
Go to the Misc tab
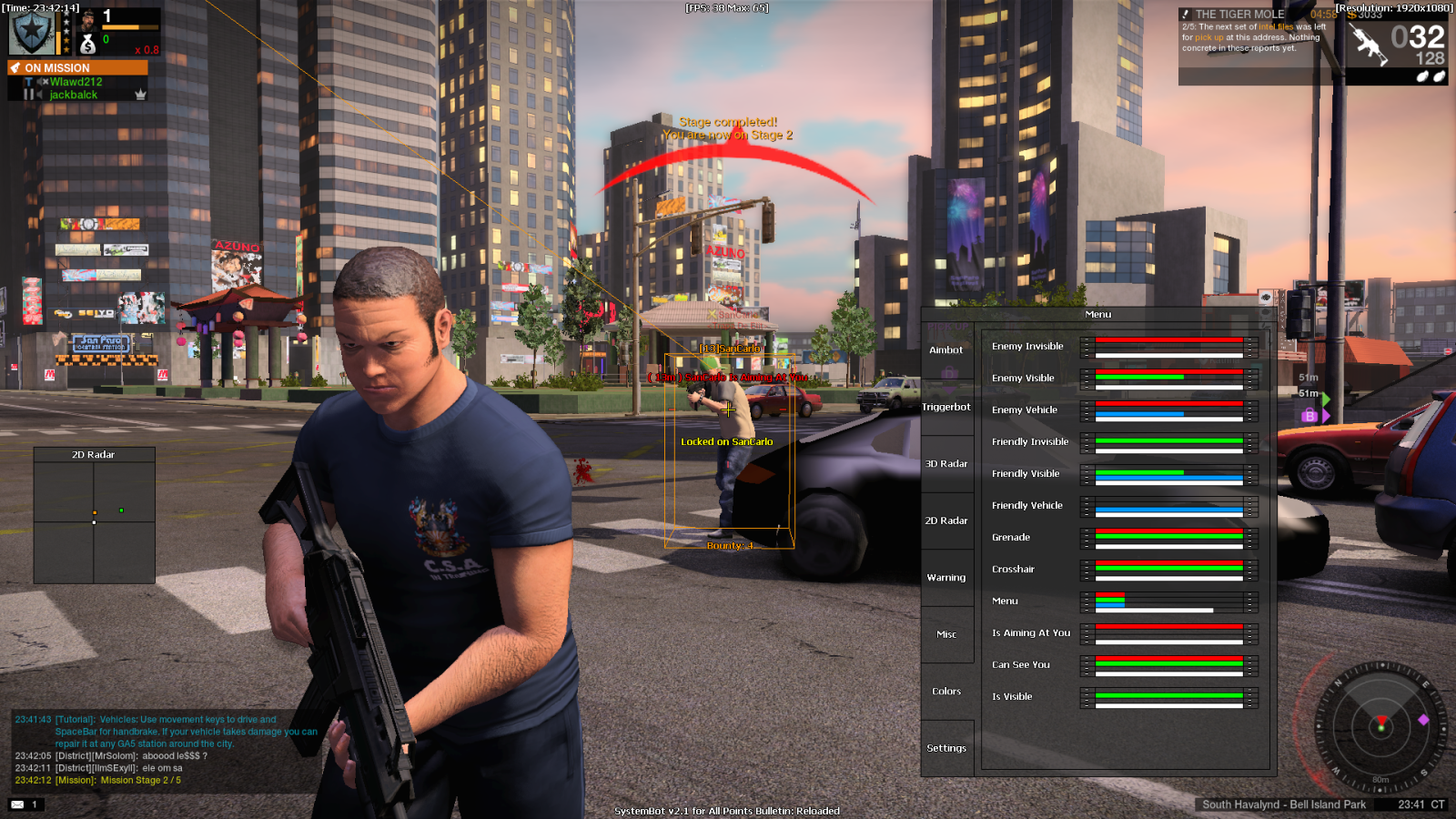946,634
